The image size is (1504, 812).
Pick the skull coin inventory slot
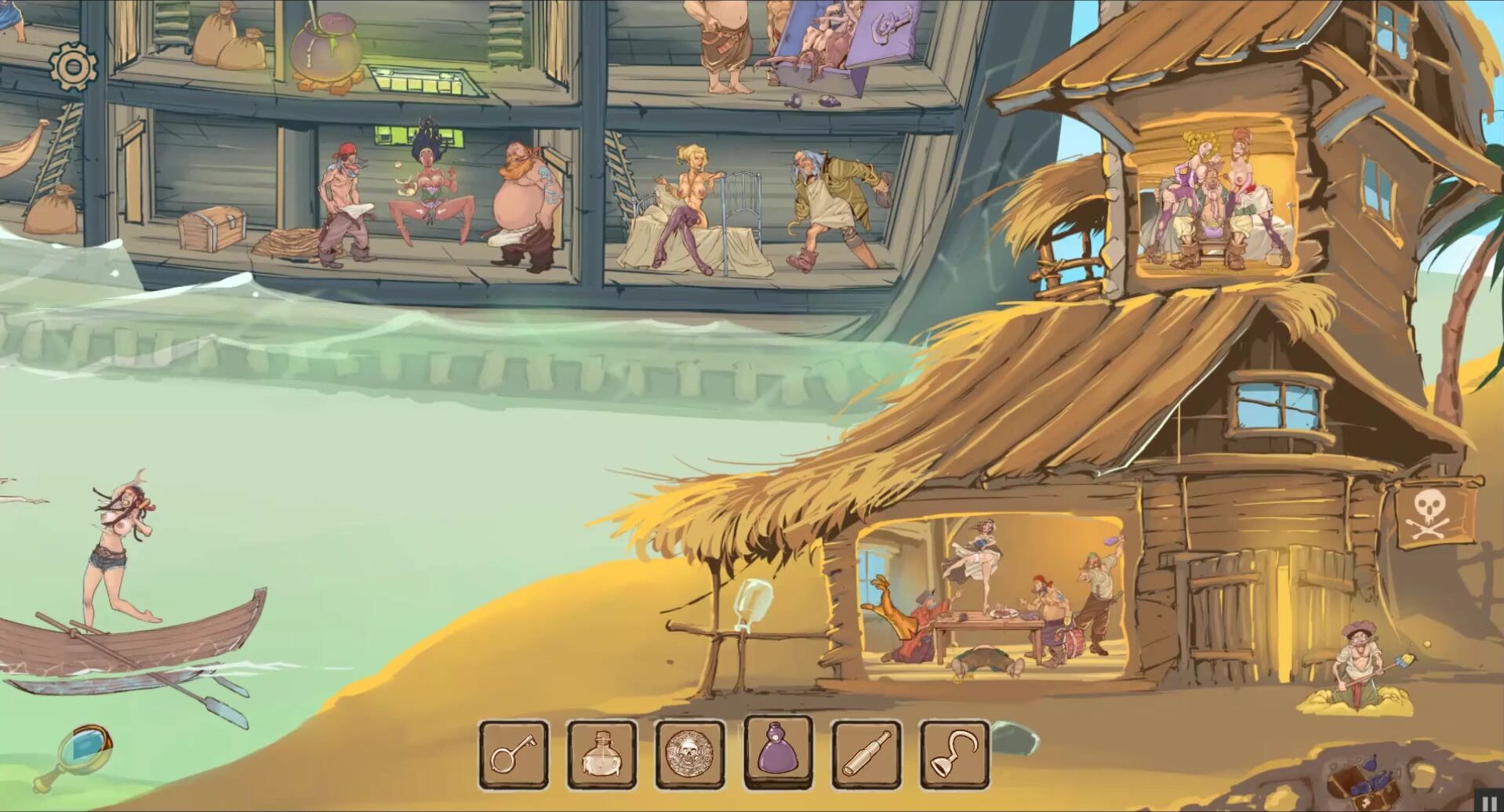coord(690,756)
